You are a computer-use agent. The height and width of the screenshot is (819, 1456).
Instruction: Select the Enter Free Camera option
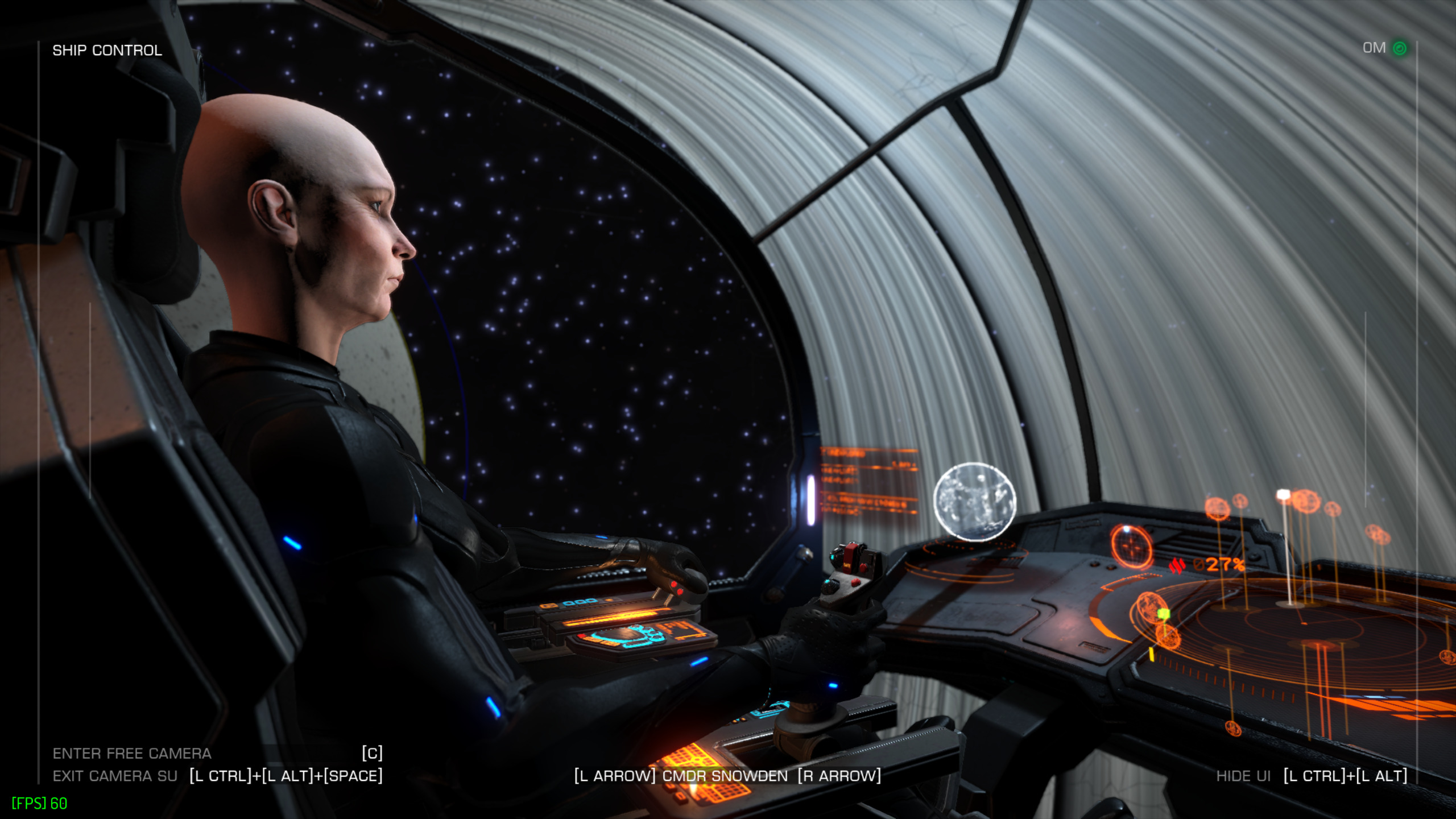132,753
